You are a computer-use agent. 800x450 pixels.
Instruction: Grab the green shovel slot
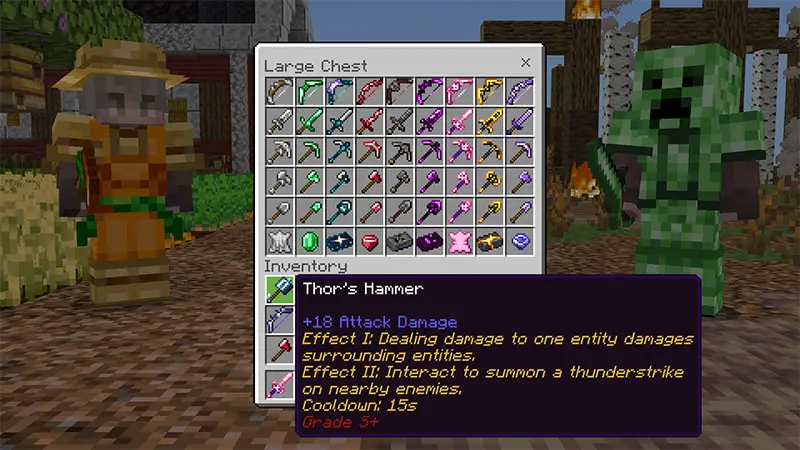click(309, 211)
